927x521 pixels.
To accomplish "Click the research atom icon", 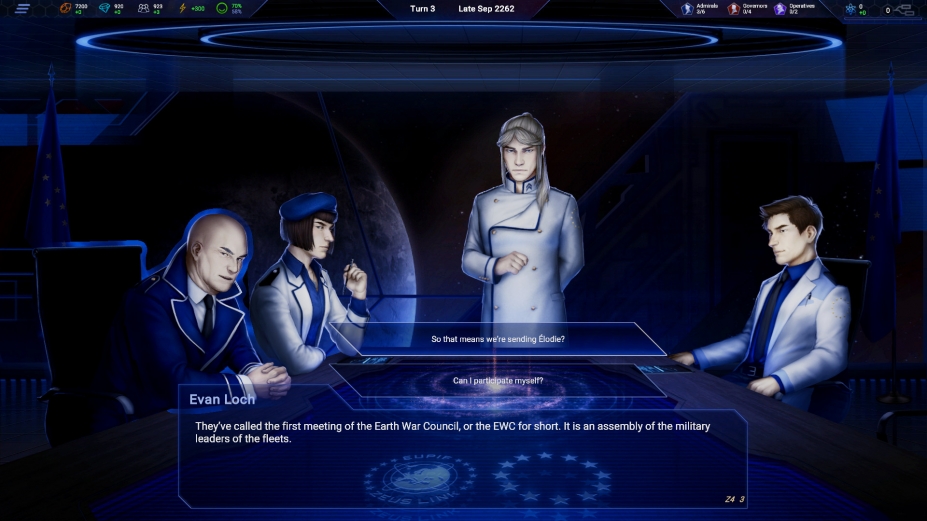I will pos(850,9).
